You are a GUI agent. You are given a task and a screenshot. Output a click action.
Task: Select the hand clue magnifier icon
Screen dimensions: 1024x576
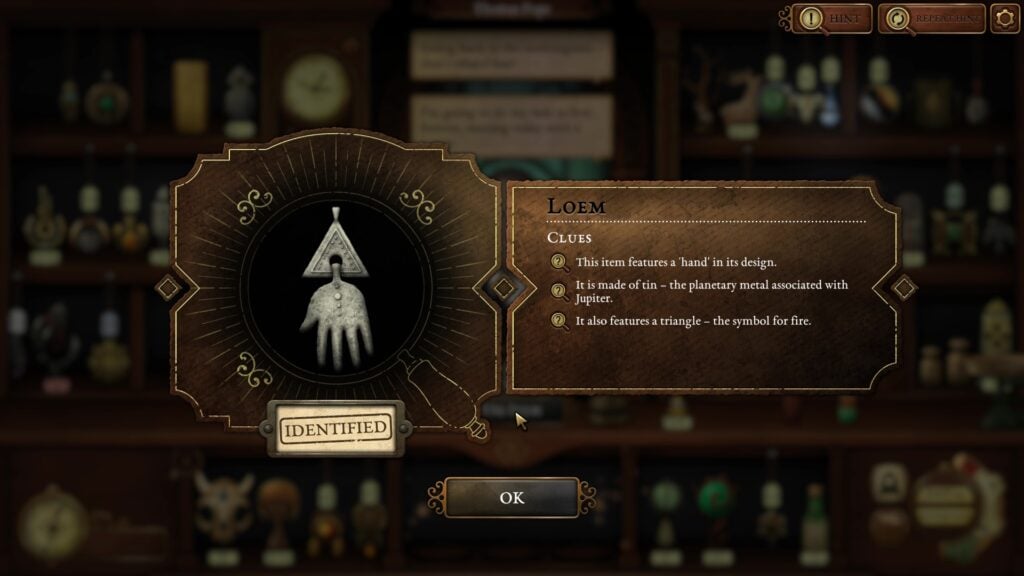pyautogui.click(x=559, y=263)
